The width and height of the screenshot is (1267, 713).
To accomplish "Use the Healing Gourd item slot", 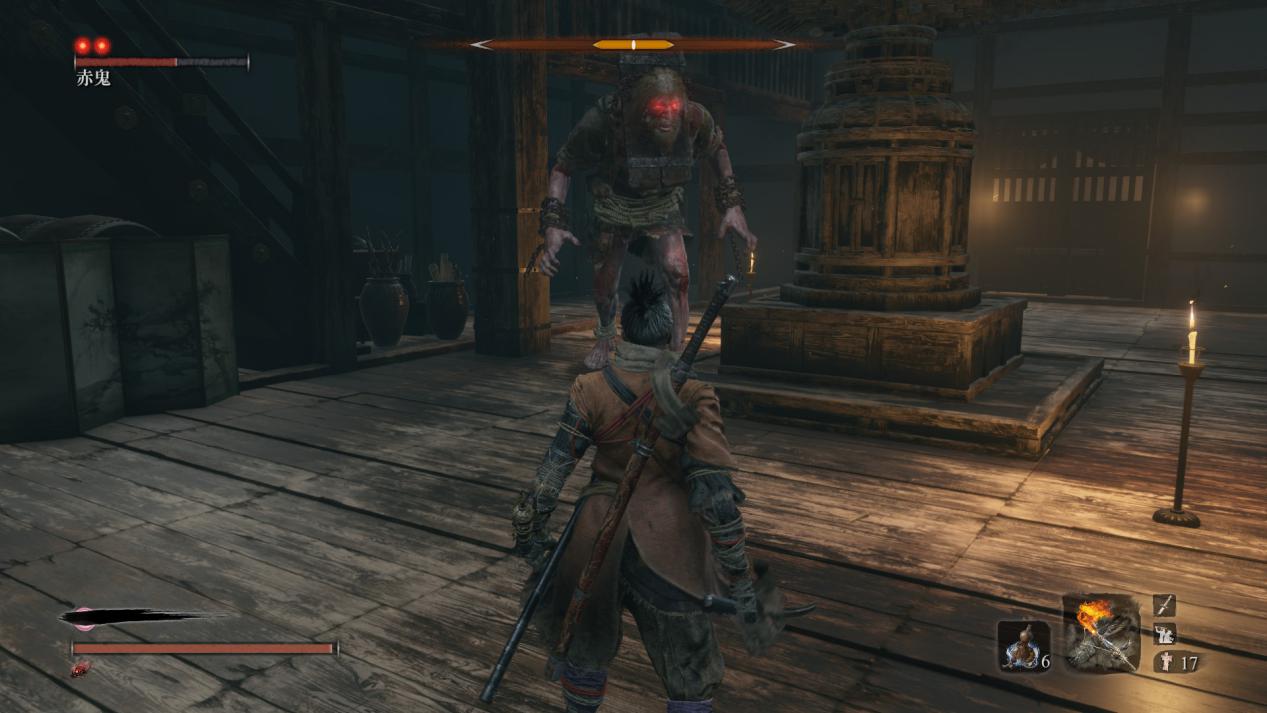I will click(1023, 645).
